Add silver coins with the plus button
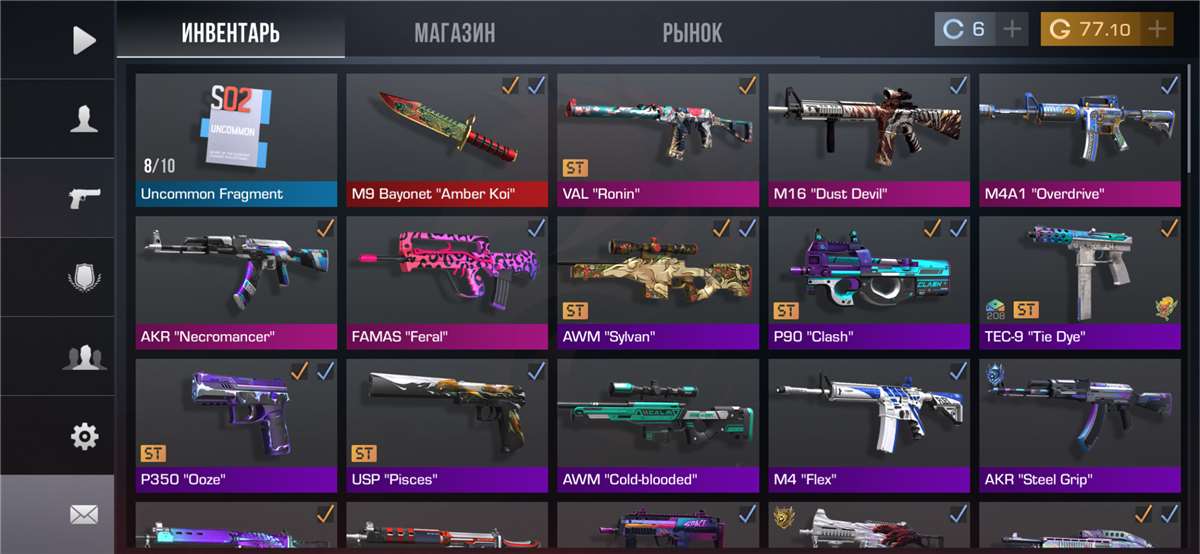Screen dimensions: 1200x554 1012,29
